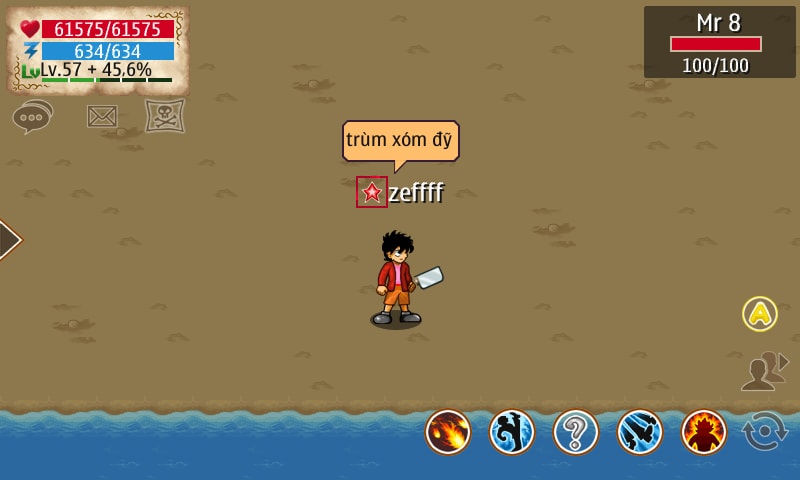This screenshot has width=800, height=480.
Task: Activate the blue multi-strike skill
Action: click(x=640, y=432)
